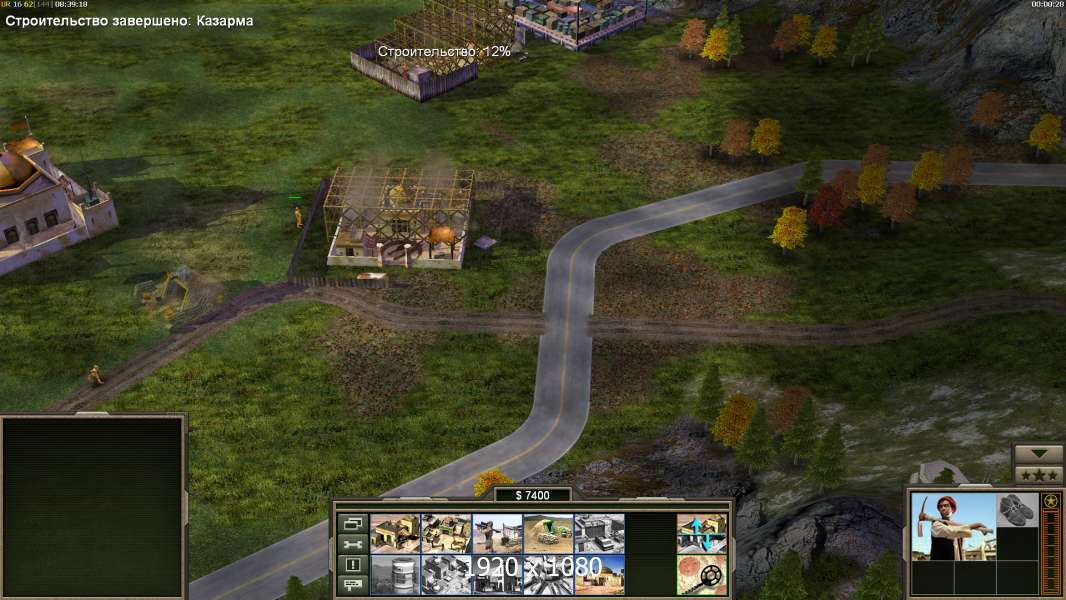Choose the Stinger Site build icon
Screen dimensions: 1066x600
497,533
